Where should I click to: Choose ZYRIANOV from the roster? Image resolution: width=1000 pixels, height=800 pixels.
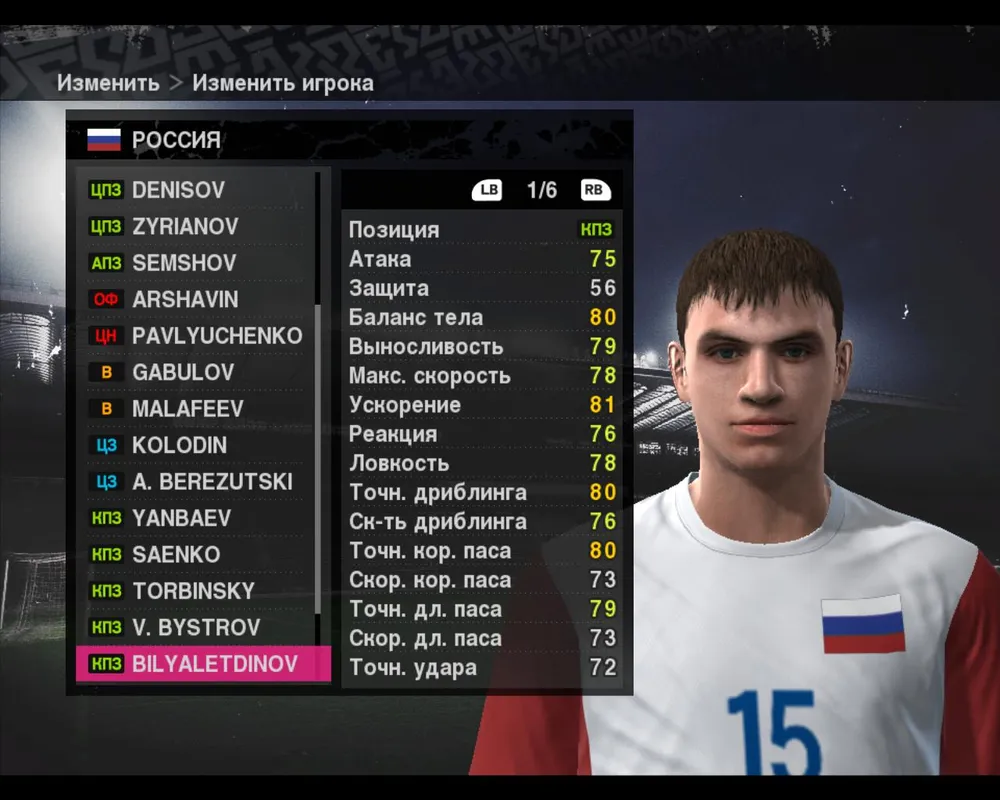click(200, 227)
